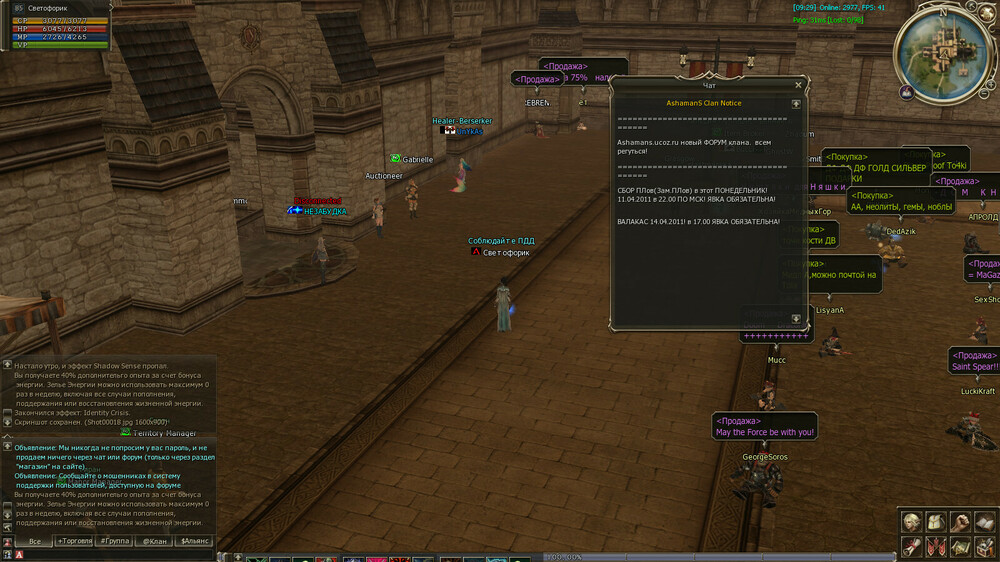Open the May the Force be with you! store
The image size is (1000, 562).
765,426
